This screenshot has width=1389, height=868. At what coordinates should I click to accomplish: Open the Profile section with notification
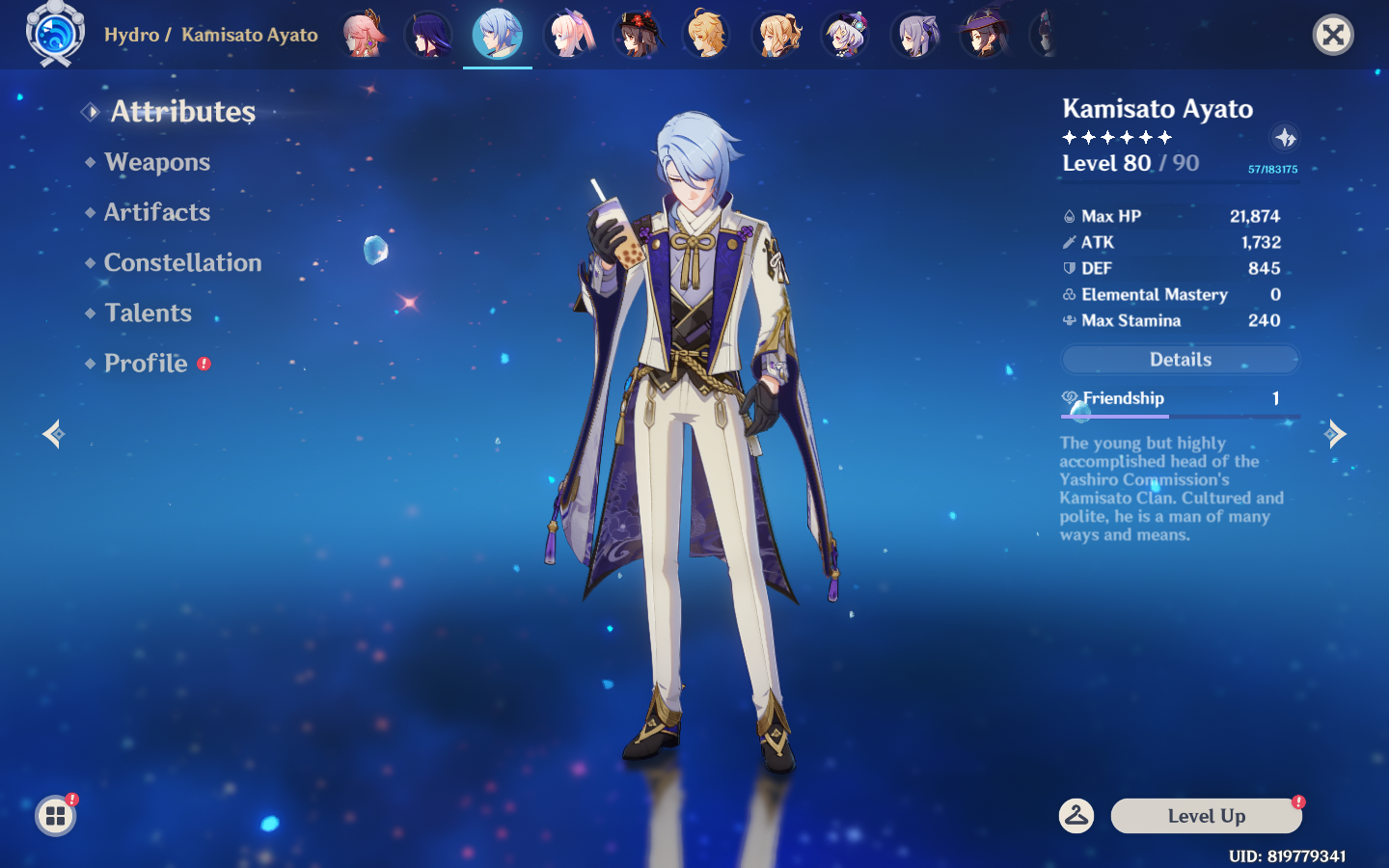tap(146, 364)
